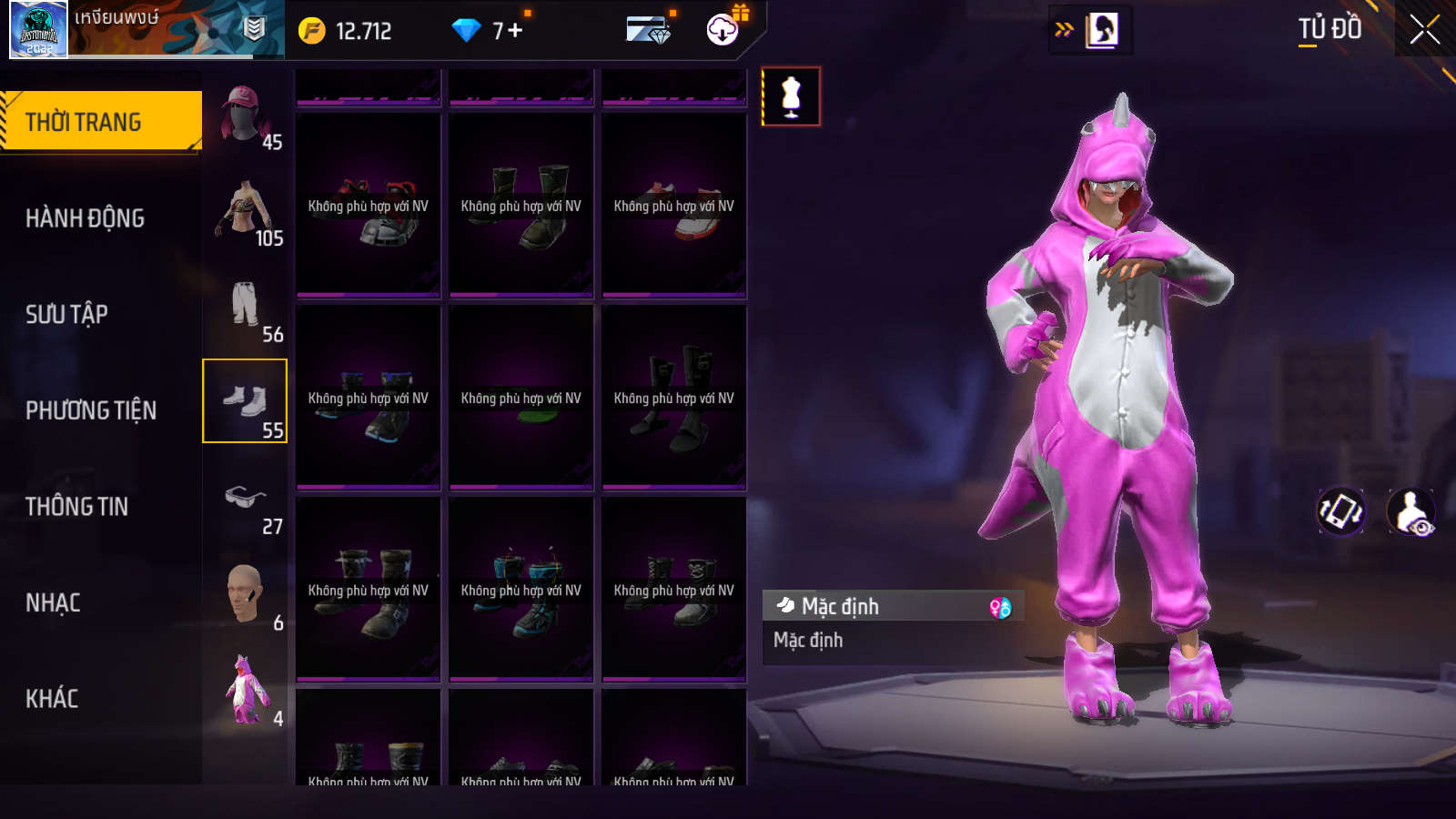
Task: Click the mannequin outfit icon
Action: point(791,96)
